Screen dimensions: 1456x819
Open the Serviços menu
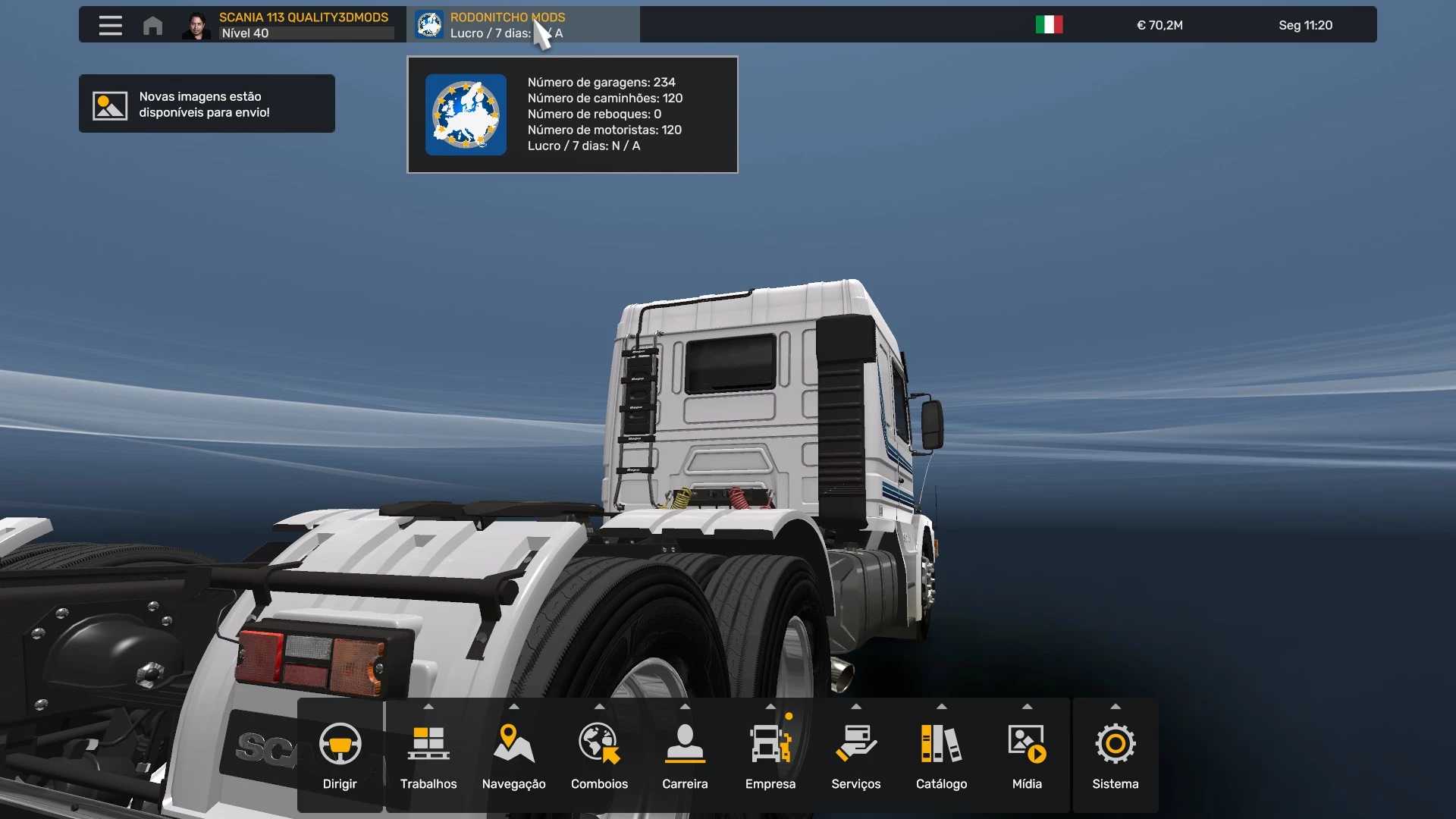coord(855,755)
